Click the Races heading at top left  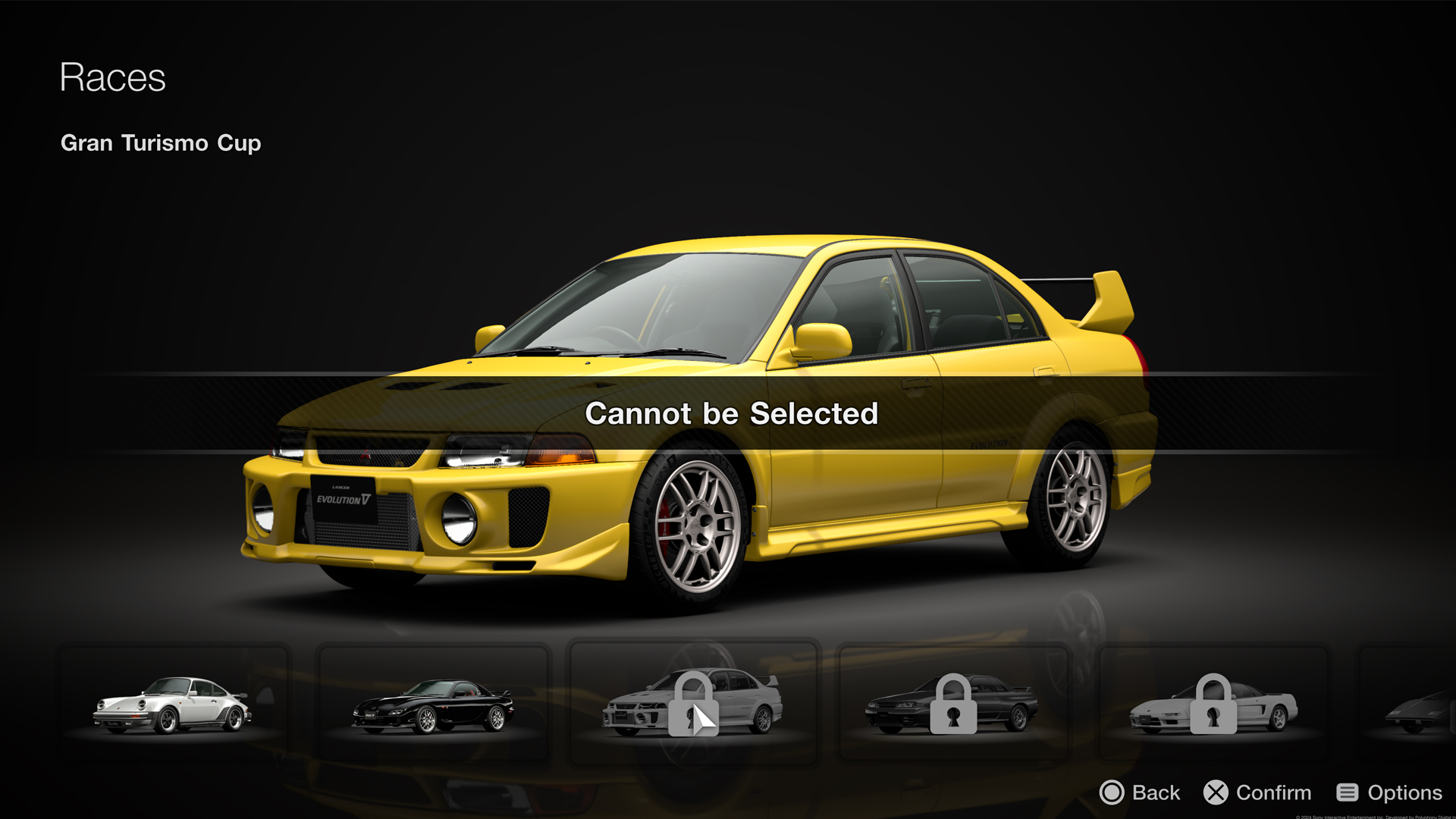coord(113,76)
